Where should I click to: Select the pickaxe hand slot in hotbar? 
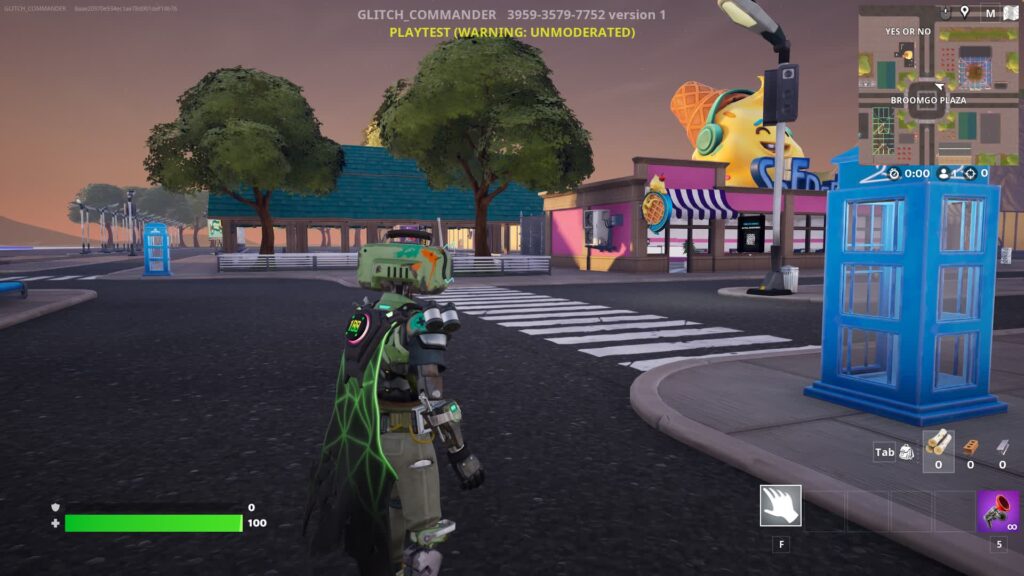780,505
